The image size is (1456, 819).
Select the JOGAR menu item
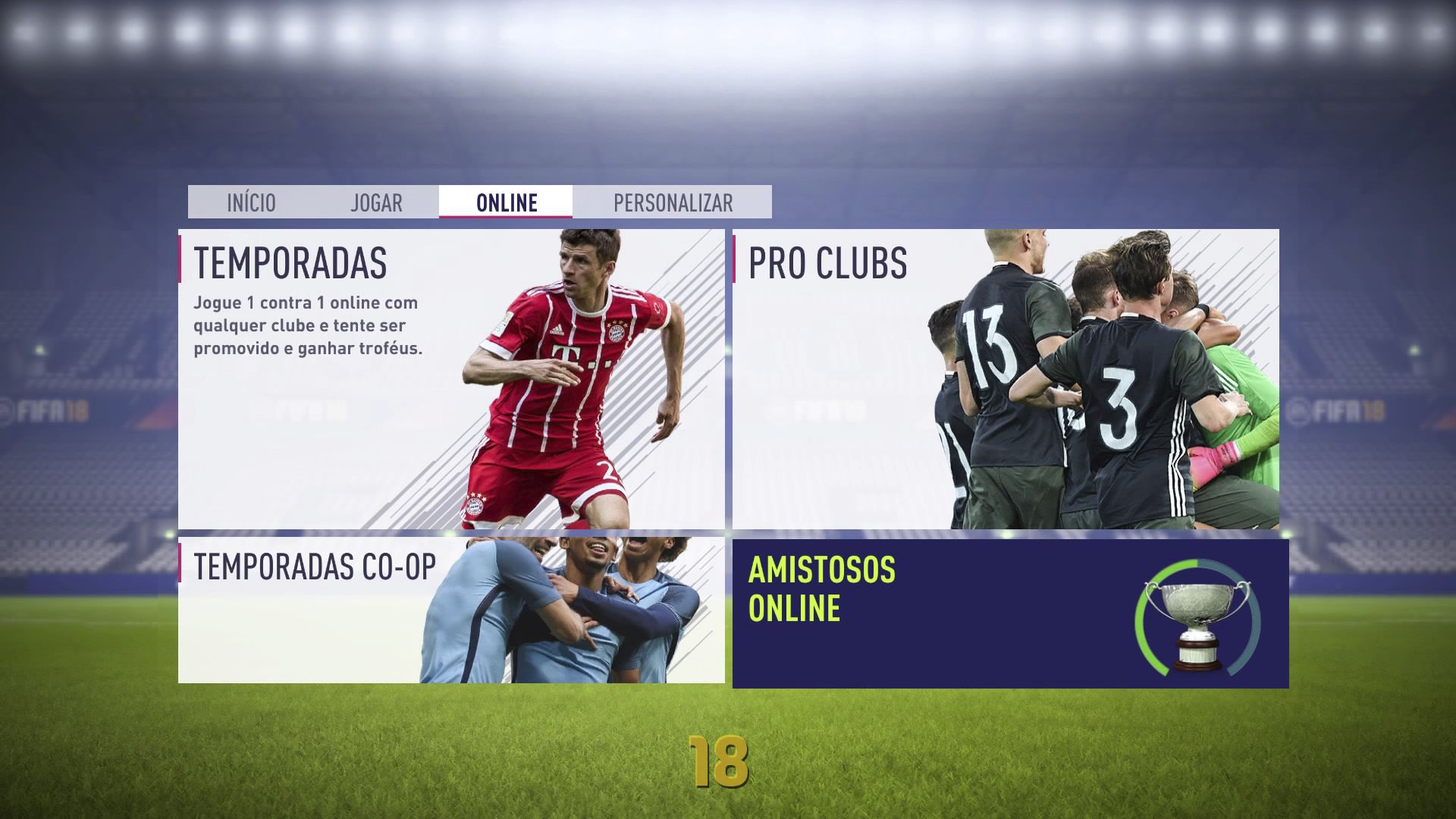(x=377, y=202)
